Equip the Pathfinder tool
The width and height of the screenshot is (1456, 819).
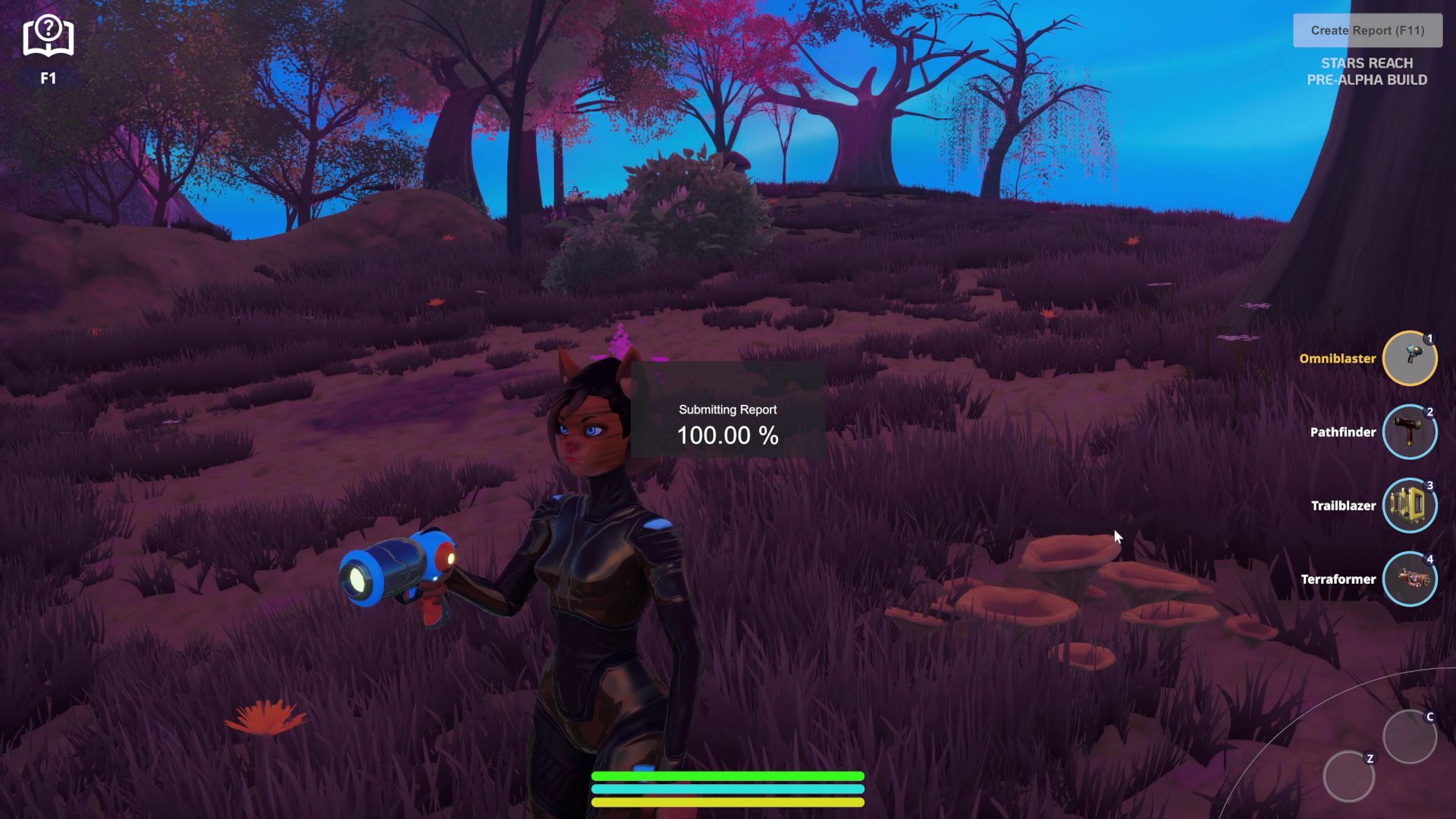1409,432
